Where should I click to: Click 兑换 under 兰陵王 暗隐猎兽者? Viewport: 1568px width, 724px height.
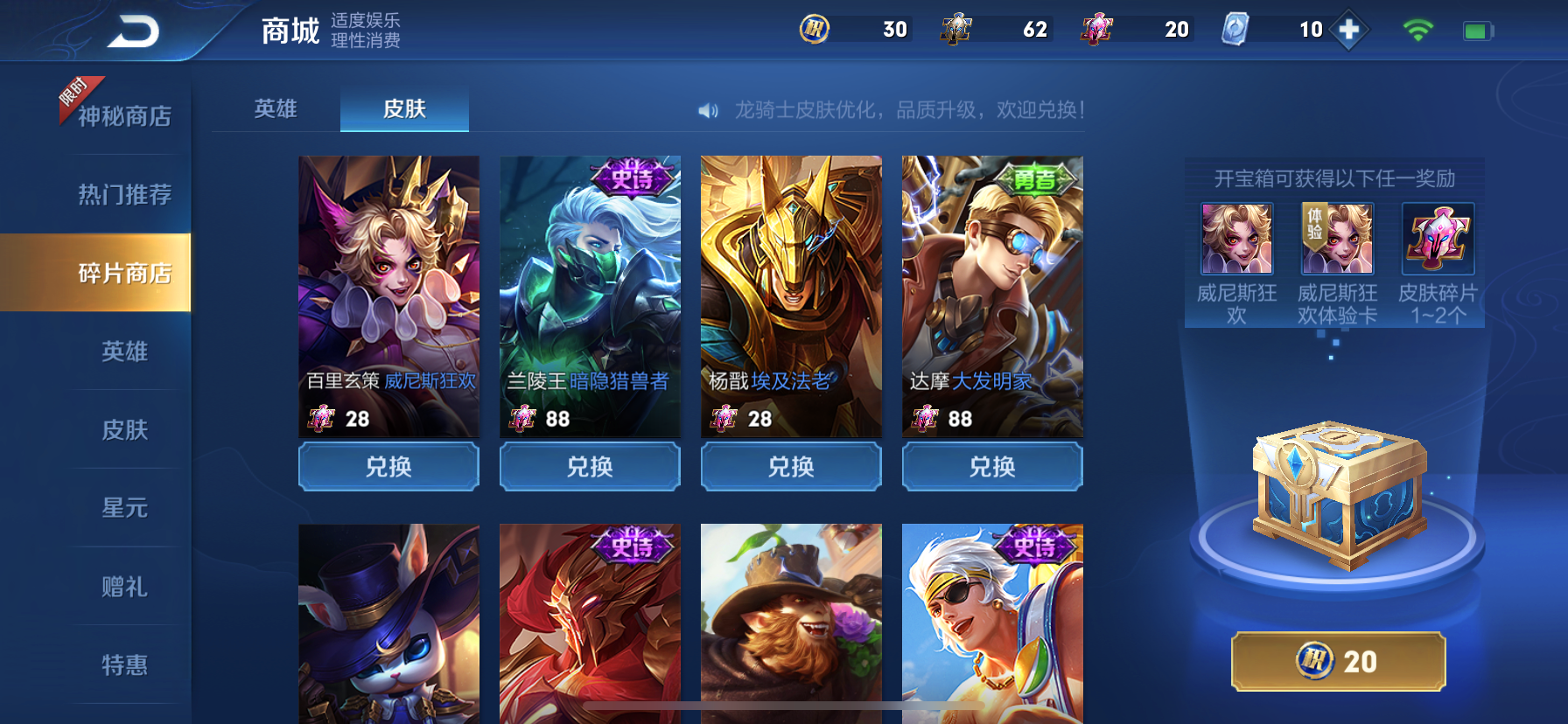pyautogui.click(x=589, y=466)
